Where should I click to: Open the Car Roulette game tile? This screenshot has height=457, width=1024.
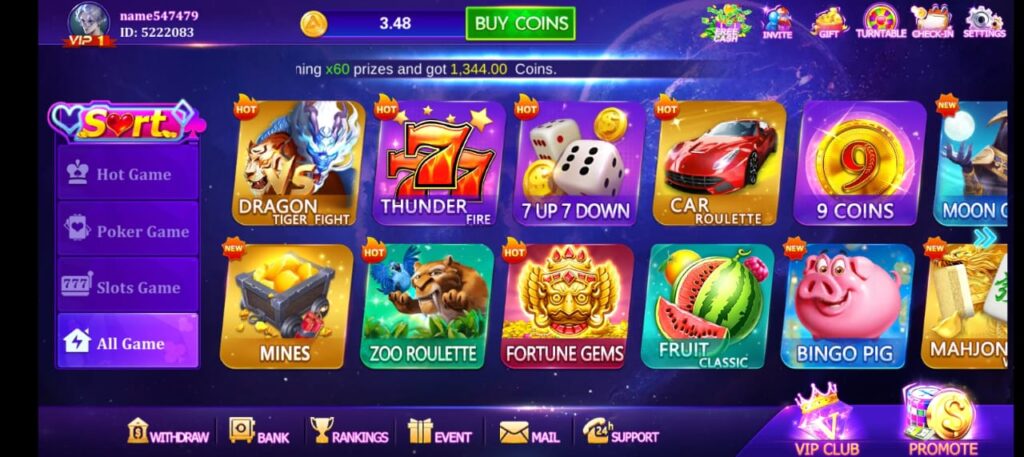(716, 164)
